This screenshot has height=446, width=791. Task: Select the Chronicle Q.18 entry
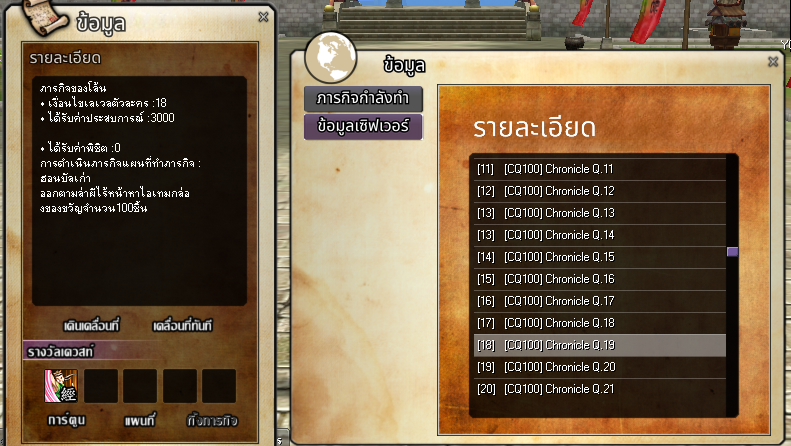[599, 323]
